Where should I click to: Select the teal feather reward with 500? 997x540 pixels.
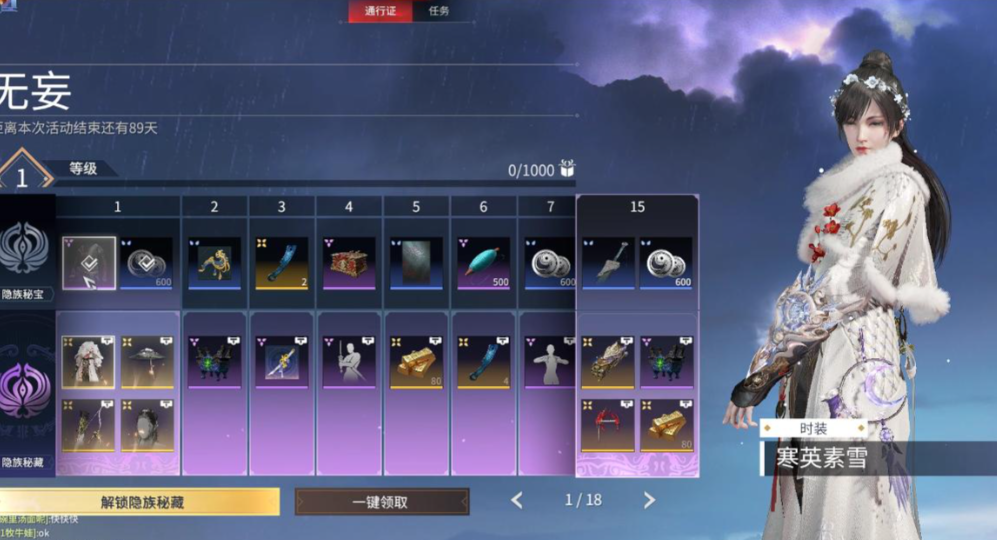point(483,263)
